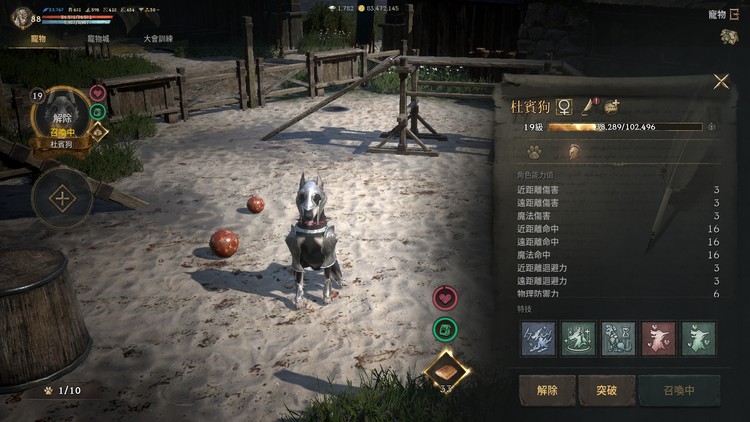Switch to the 寵物 tab

[x=39, y=38]
